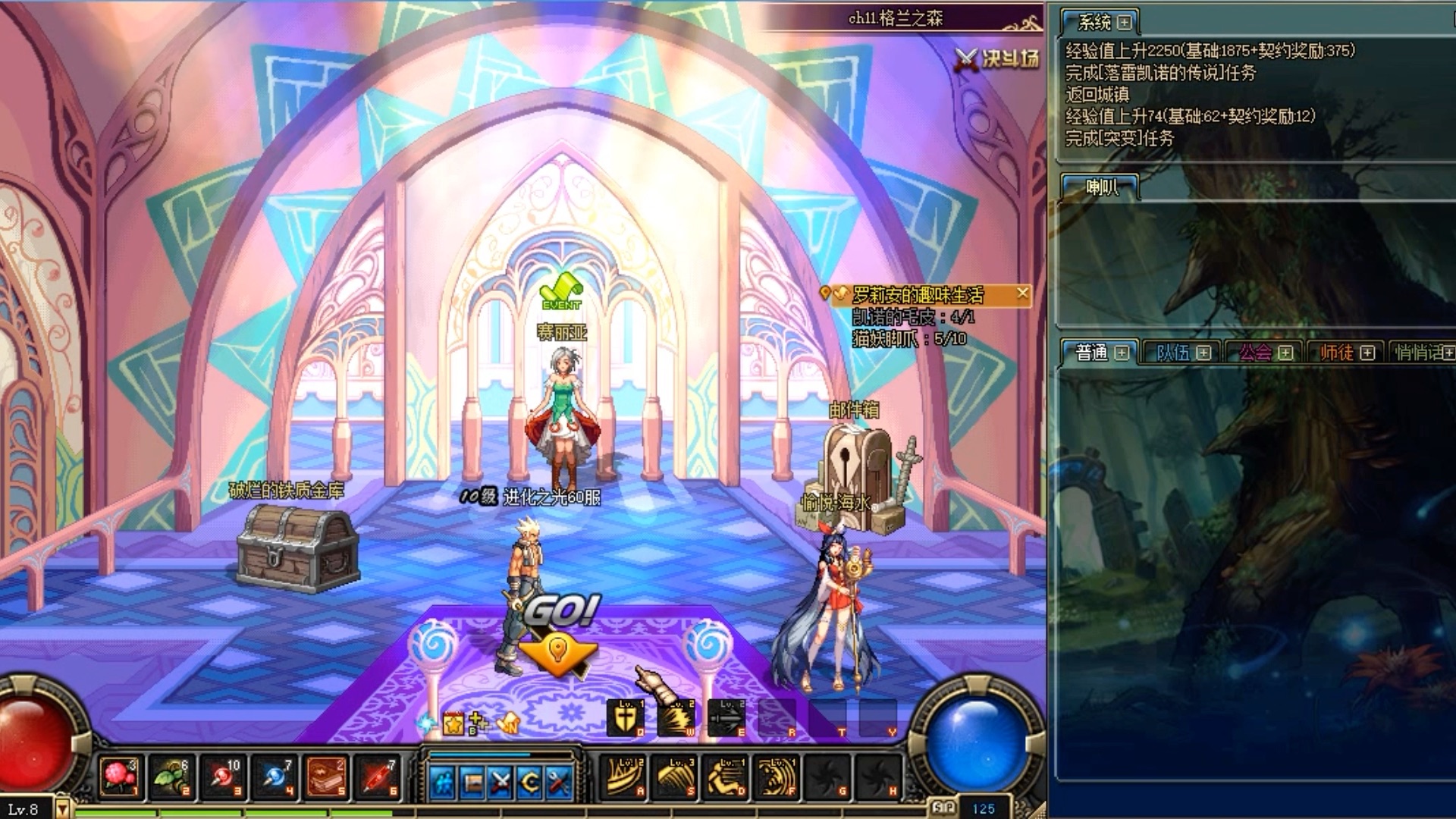Close the 罗莉安的趣味生活 quest tracker
Screen dimensions: 1456x819
(x=1023, y=293)
